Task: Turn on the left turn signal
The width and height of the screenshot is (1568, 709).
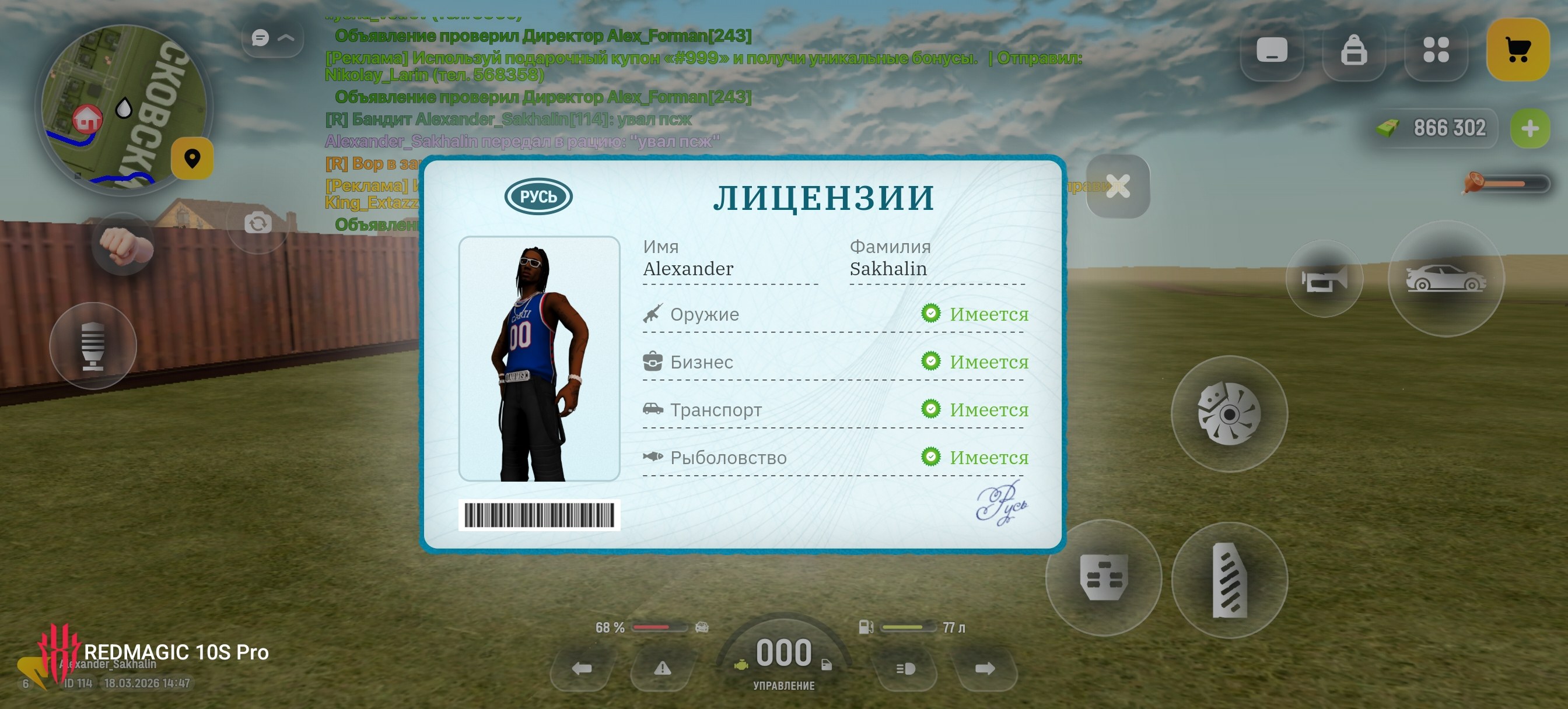Action: click(582, 669)
